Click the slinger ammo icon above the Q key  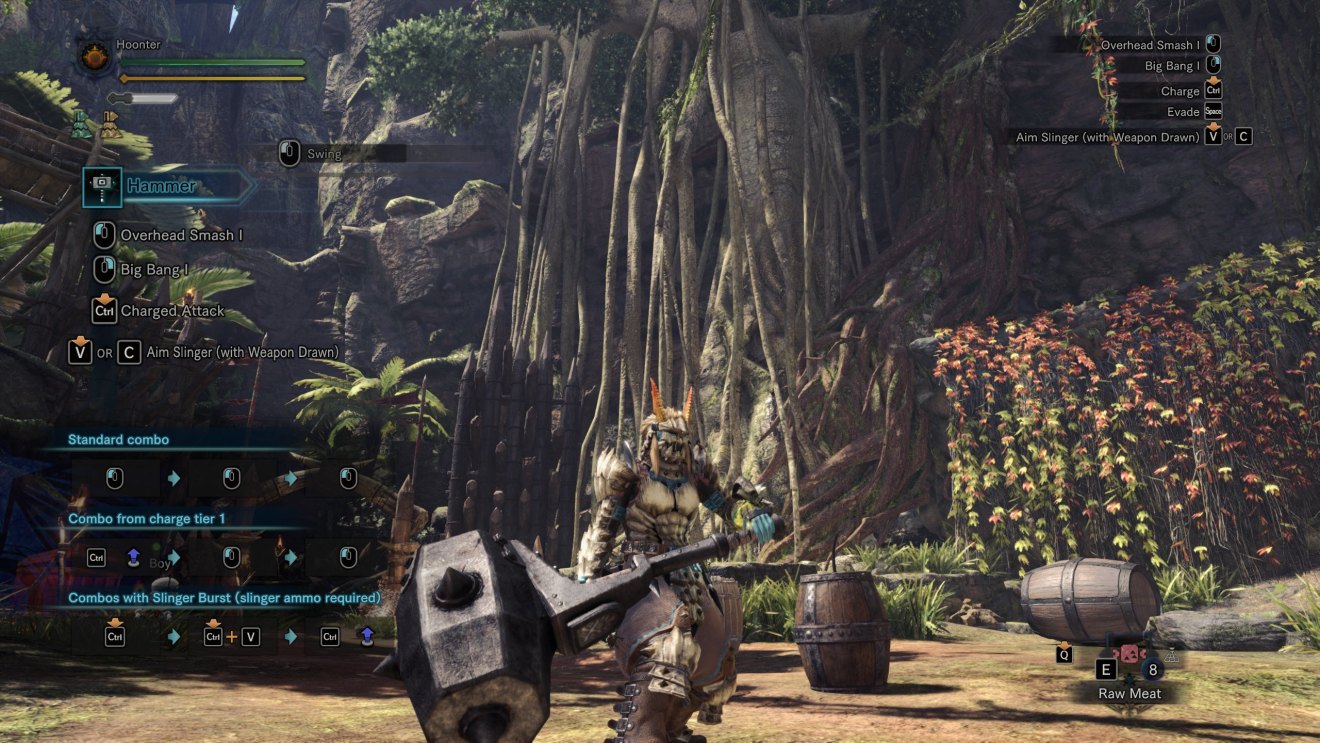tap(1062, 643)
